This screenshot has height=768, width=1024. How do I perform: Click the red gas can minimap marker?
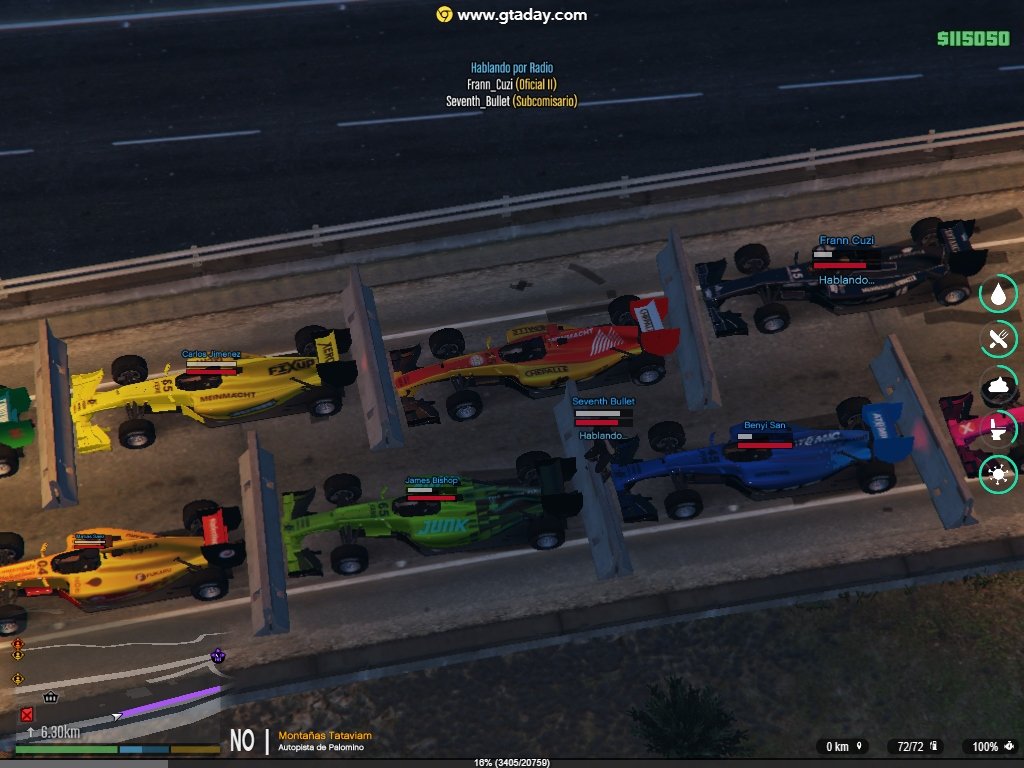27,714
